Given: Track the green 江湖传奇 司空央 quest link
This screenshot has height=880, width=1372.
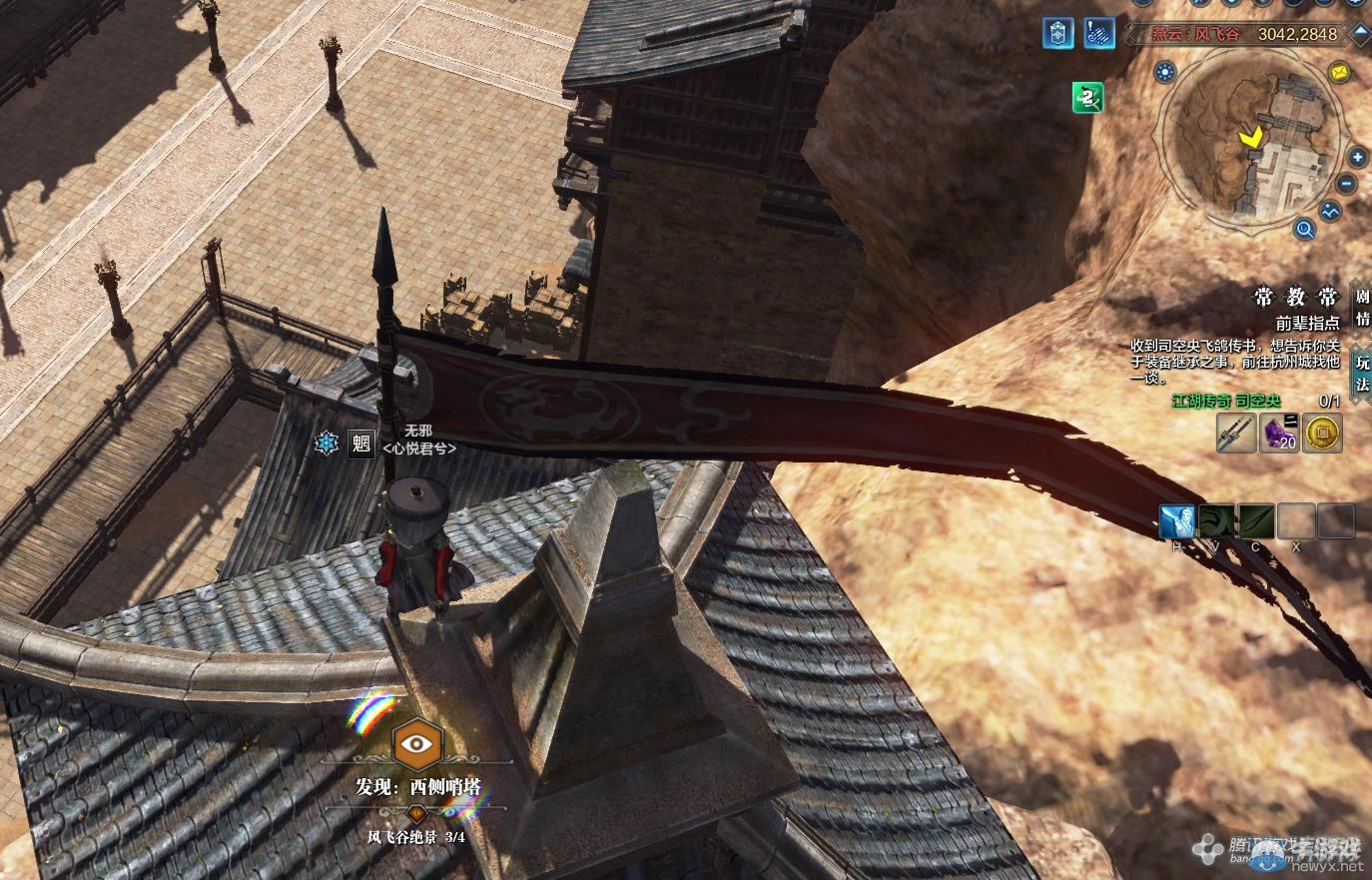Looking at the screenshot, I should coord(1225,401).
